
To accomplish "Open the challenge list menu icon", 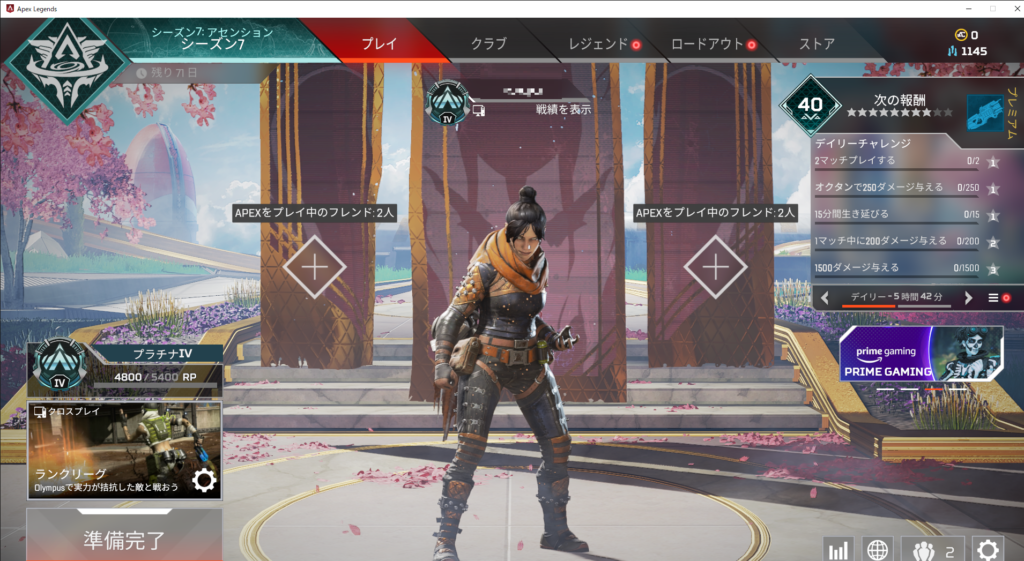I will (x=994, y=298).
